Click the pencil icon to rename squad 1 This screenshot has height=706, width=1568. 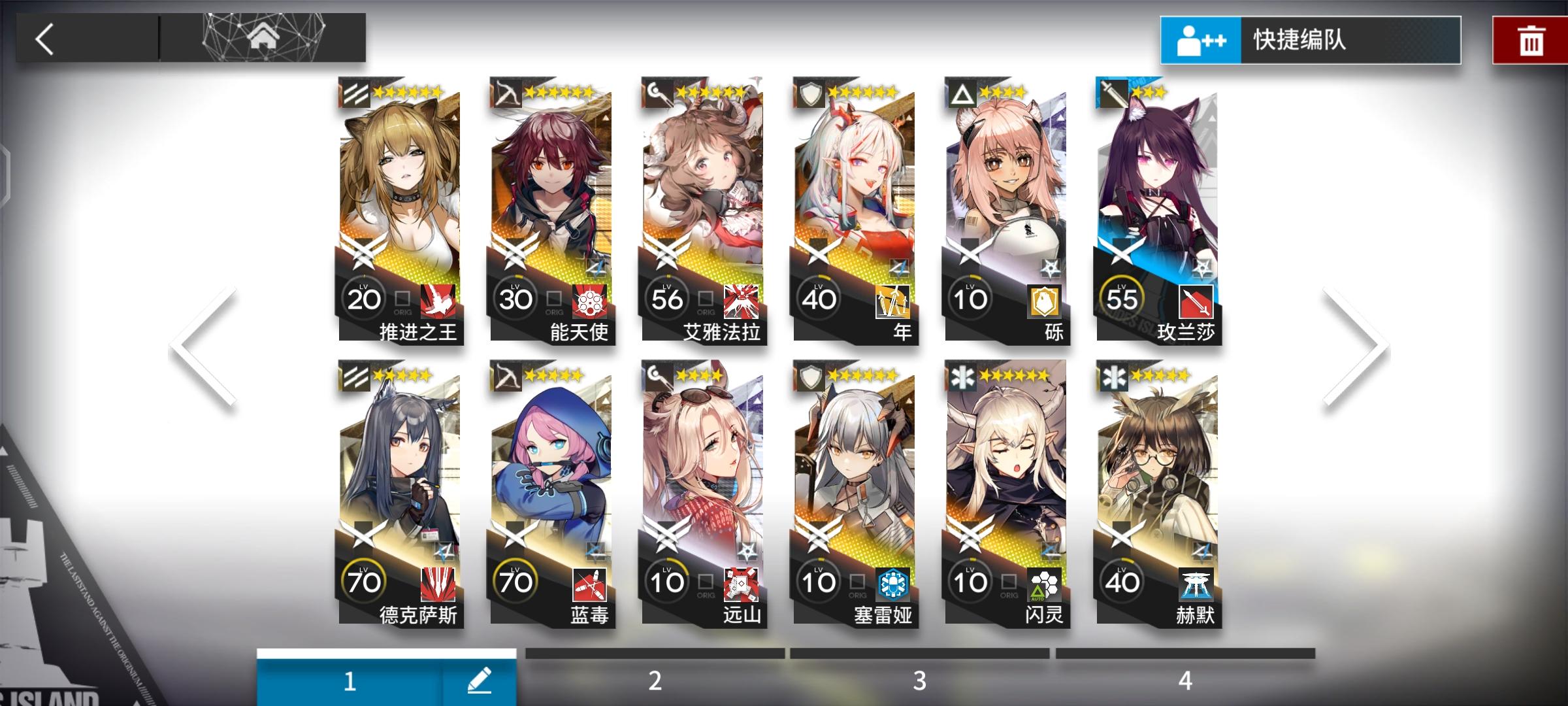click(480, 680)
